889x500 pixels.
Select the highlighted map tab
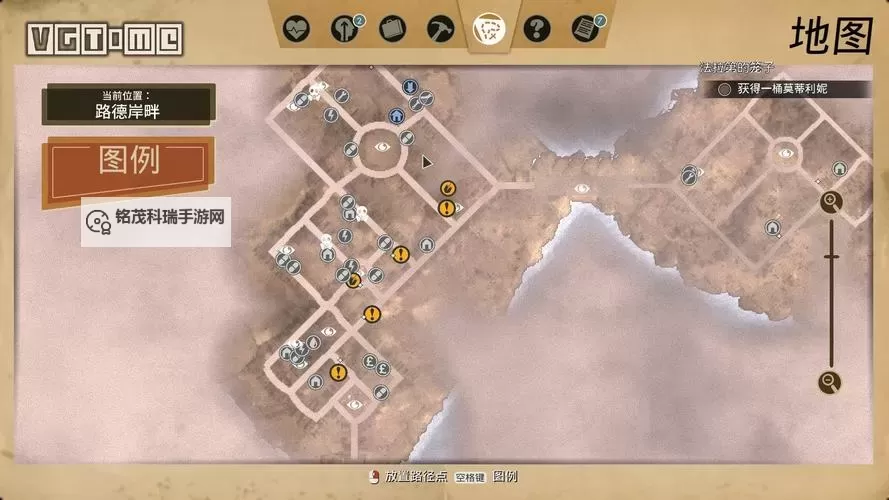click(x=488, y=27)
